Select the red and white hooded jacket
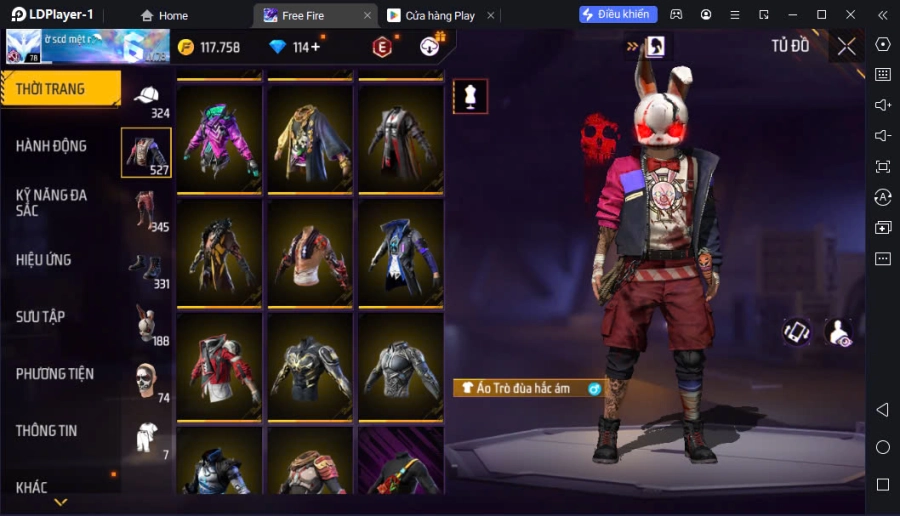This screenshot has height=516, width=900. (219, 366)
